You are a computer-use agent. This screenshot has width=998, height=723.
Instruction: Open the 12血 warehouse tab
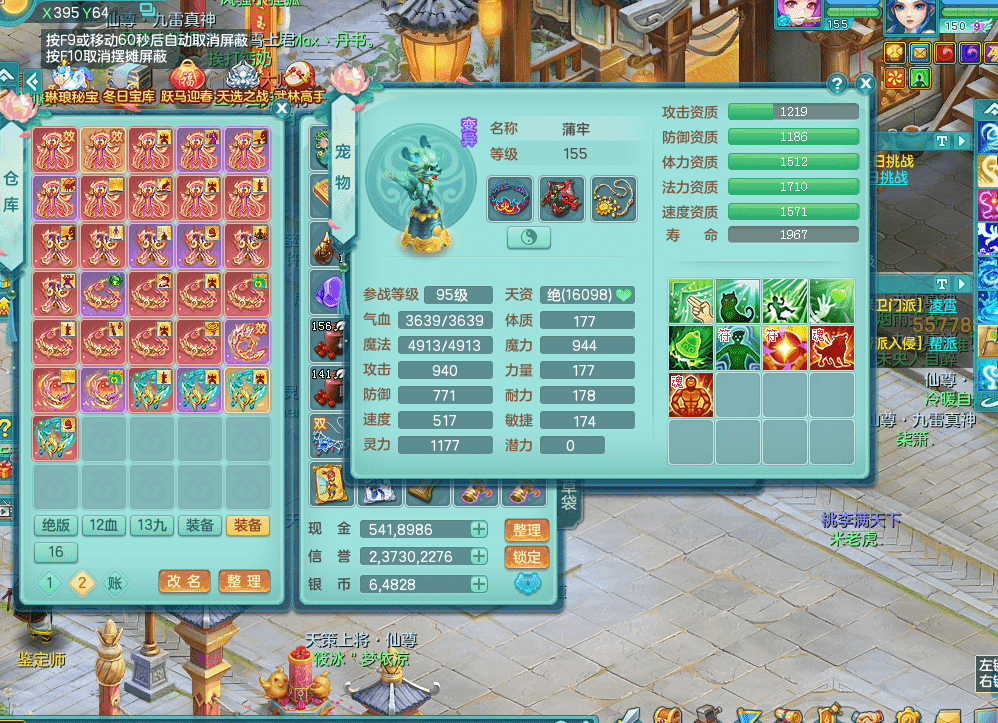pos(104,526)
